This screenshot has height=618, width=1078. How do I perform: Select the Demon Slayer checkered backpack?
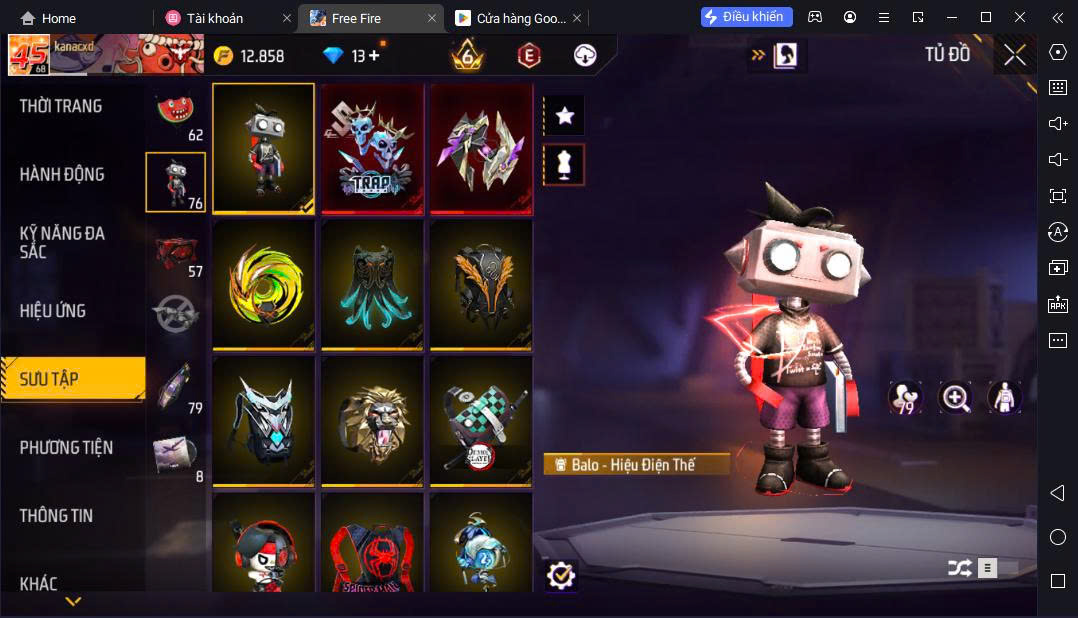(x=481, y=421)
